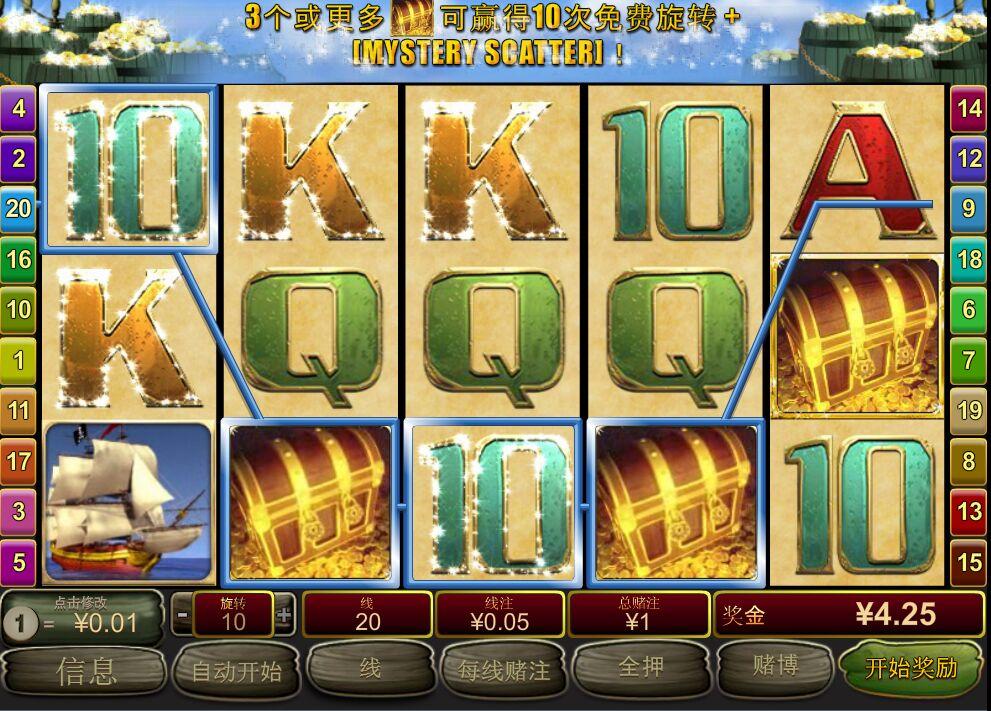The width and height of the screenshot is (991, 711).
Task: Start auto spin with 自动开始
Action: pyautogui.click(x=236, y=671)
